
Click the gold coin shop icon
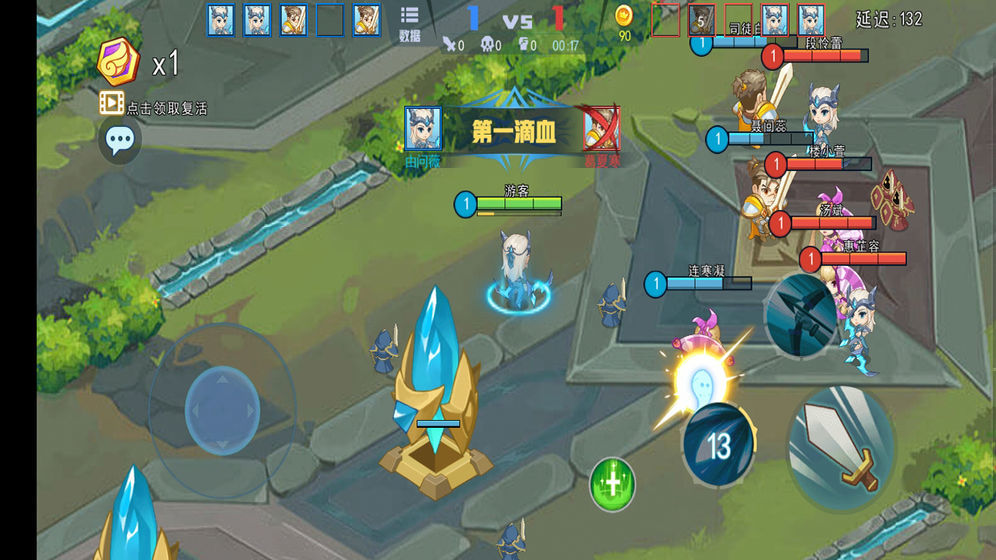[624, 17]
